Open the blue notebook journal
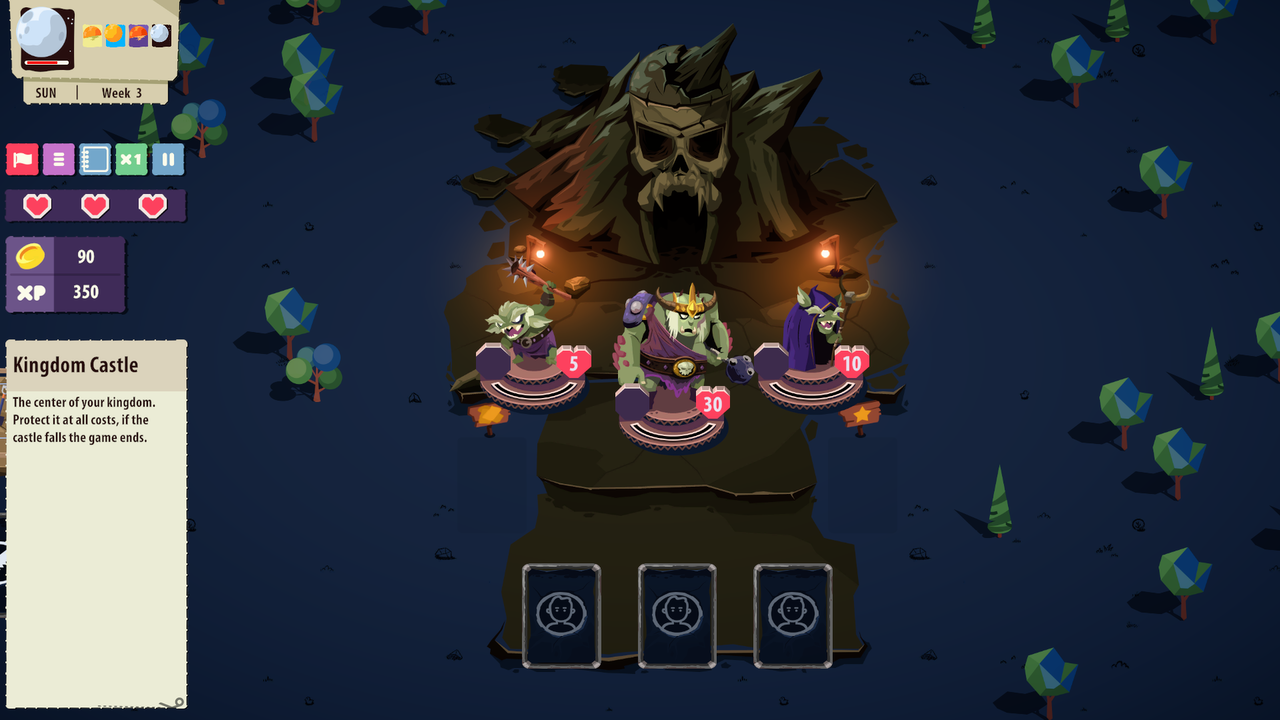Image resolution: width=1280 pixels, height=720 pixels. tap(95, 159)
